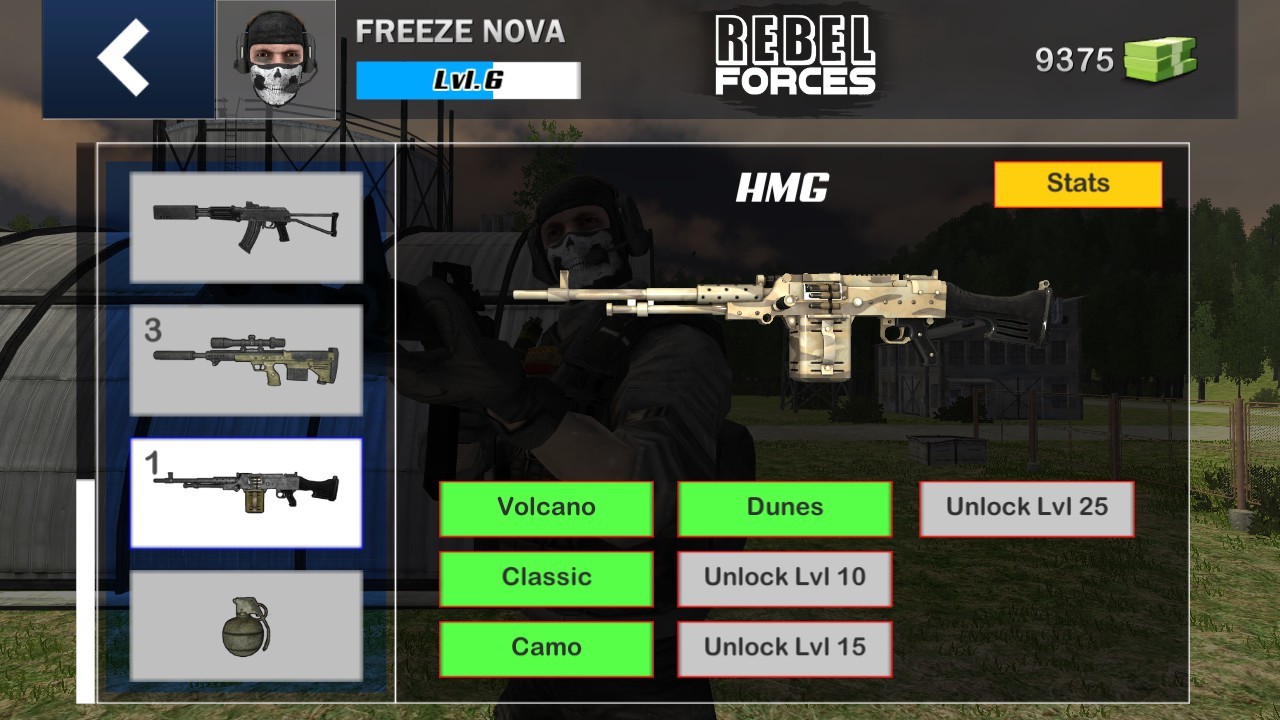Select the HMG machine gun thumbnail
1280x720 pixels.
click(x=245, y=492)
